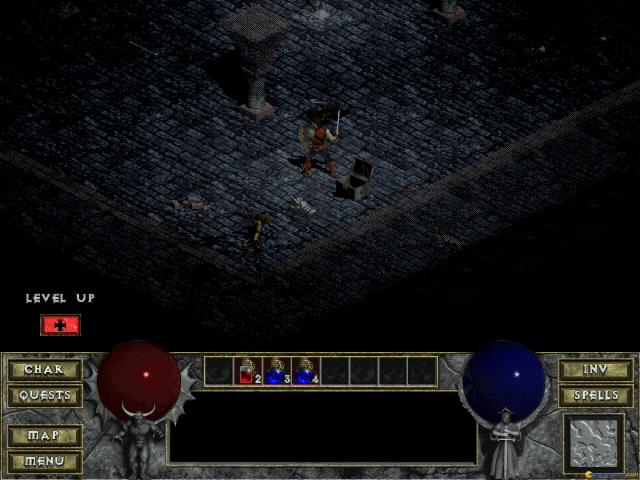Show the MAP overlay
Viewport: 640px width, 480px height.
pyautogui.click(x=44, y=437)
